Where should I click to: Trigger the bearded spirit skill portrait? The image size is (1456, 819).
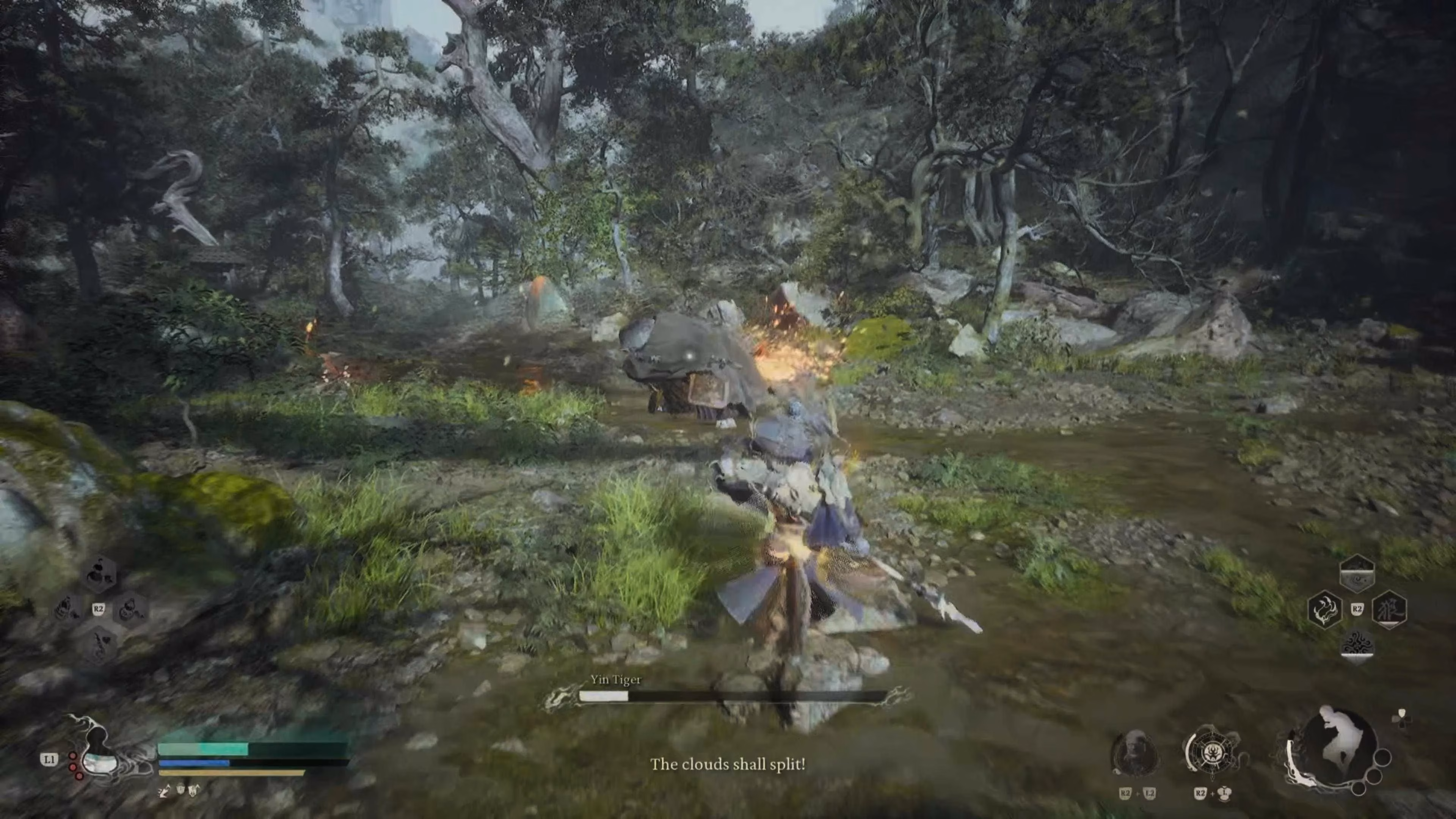tap(1134, 753)
